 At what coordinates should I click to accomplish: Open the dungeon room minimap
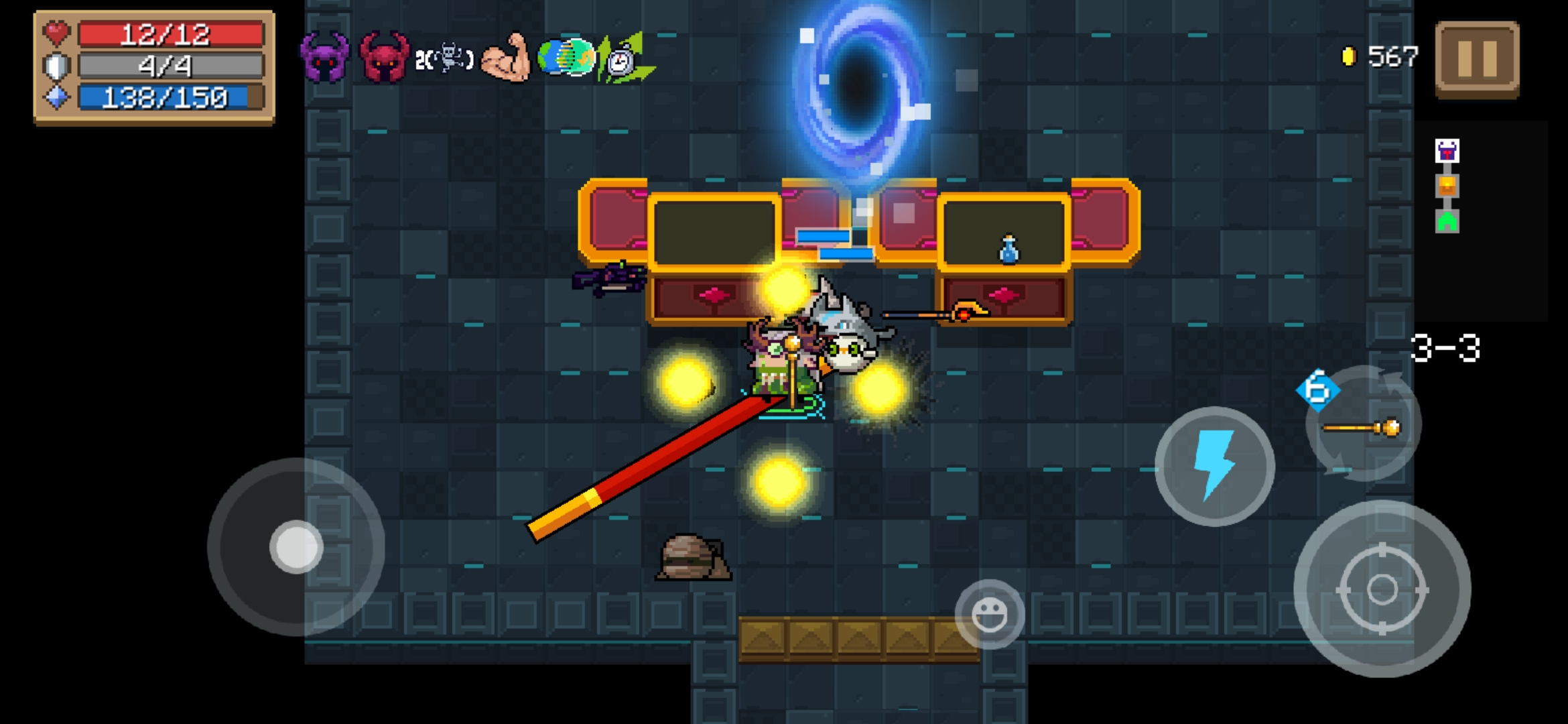point(1447,186)
